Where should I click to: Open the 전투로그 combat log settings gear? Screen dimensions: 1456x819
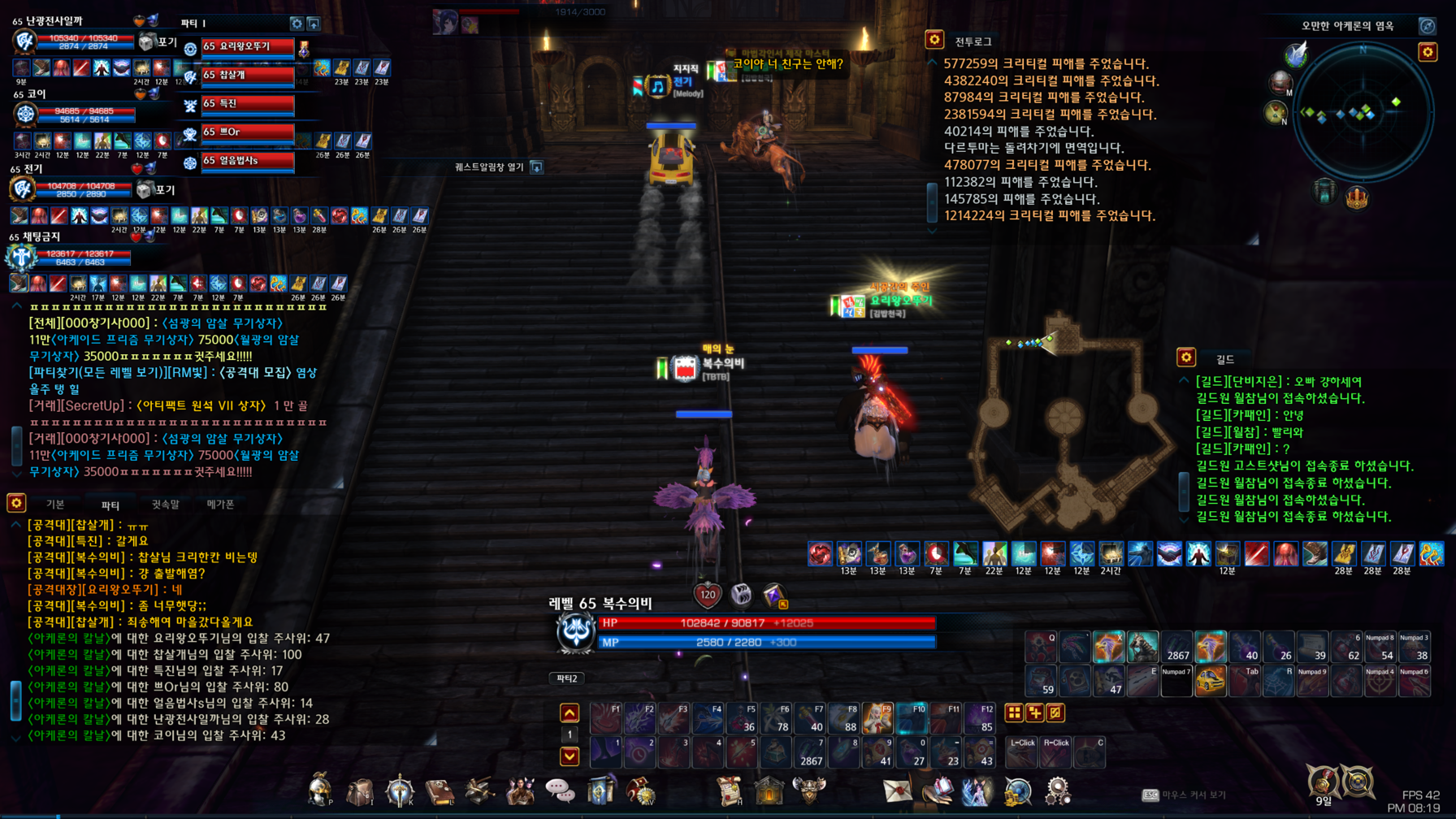[934, 40]
